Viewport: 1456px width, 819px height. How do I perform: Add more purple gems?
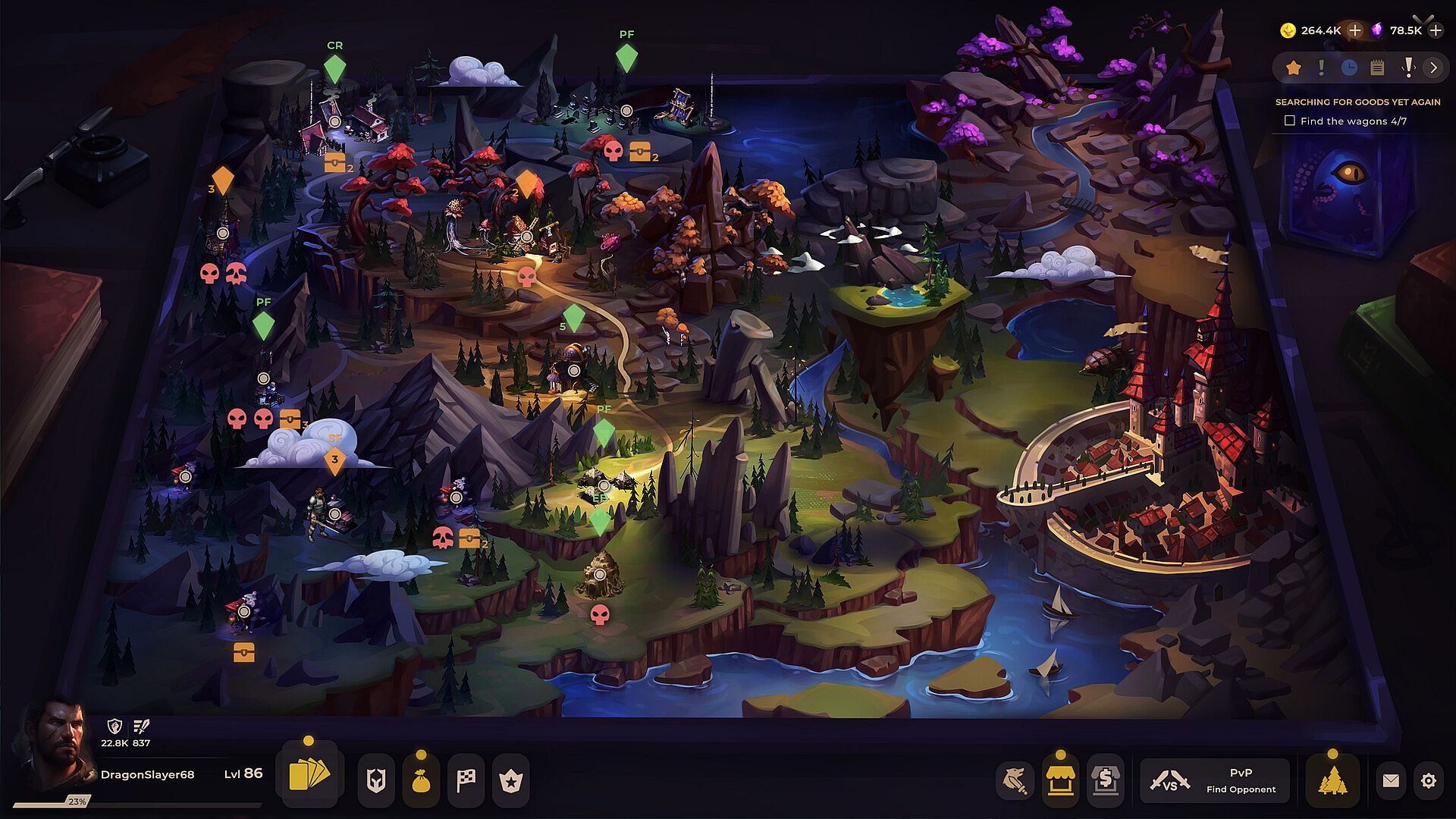click(1436, 30)
